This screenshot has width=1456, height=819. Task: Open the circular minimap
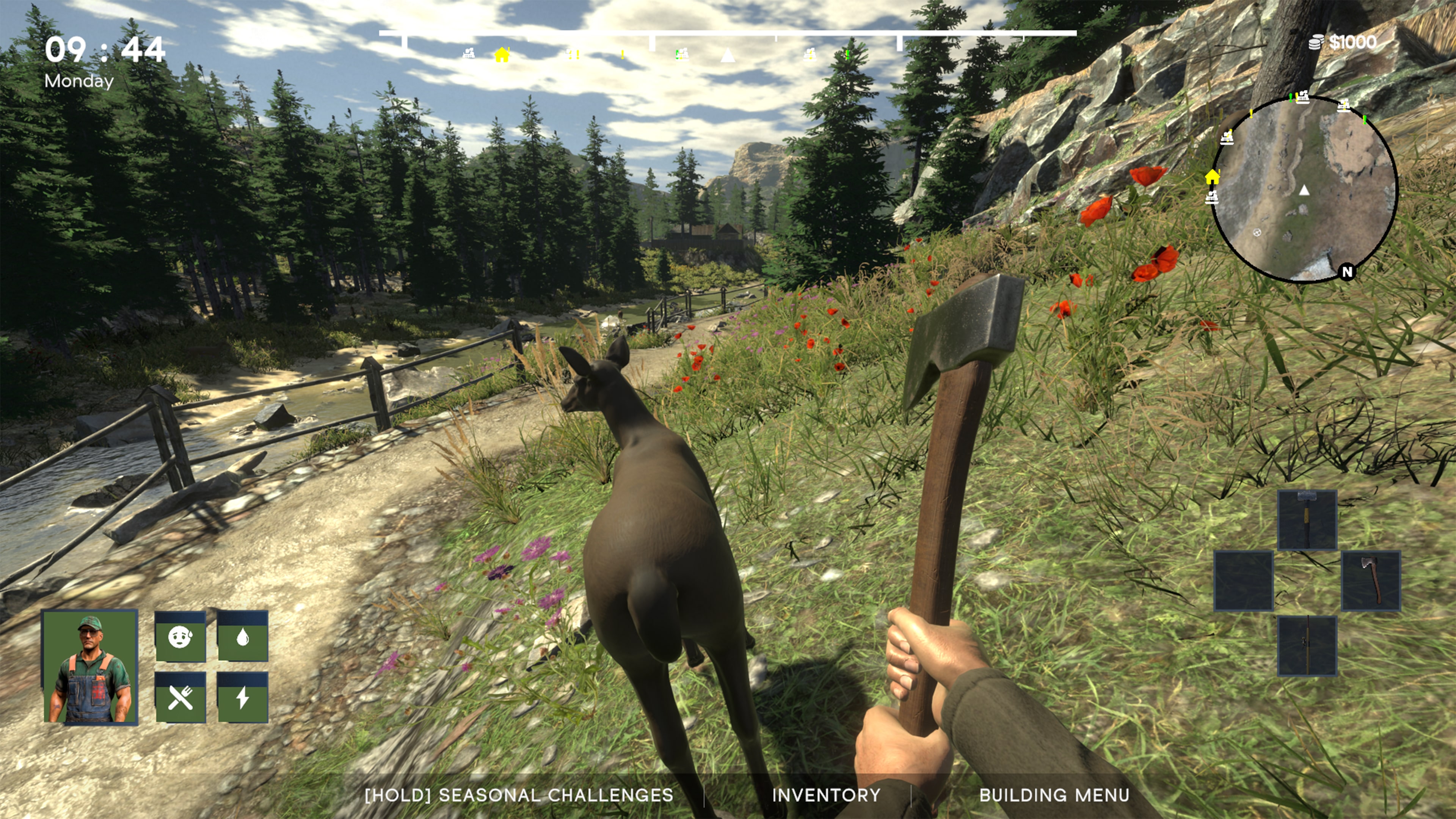point(1304,189)
